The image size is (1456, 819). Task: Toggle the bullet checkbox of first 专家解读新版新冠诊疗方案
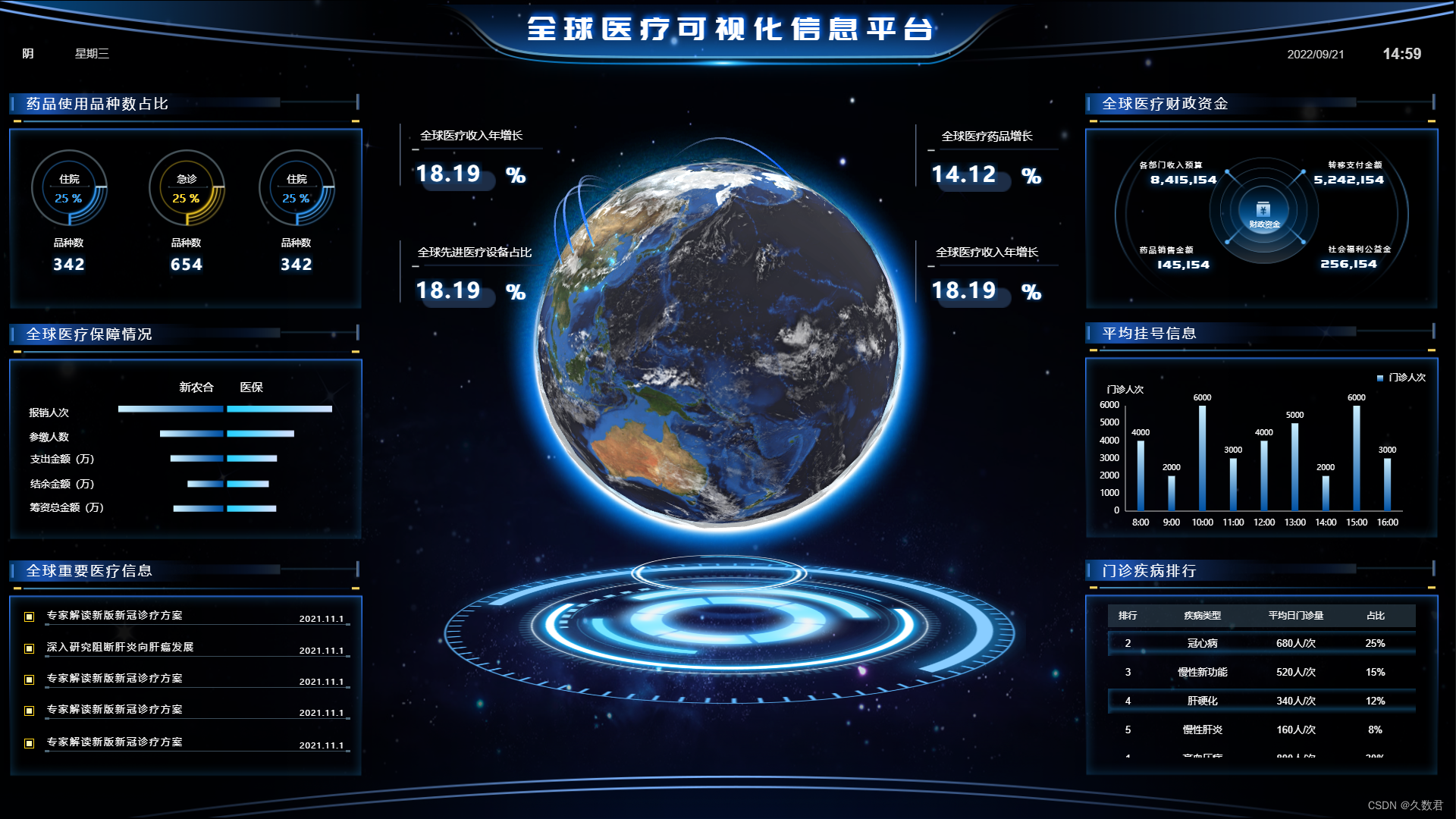click(x=30, y=618)
